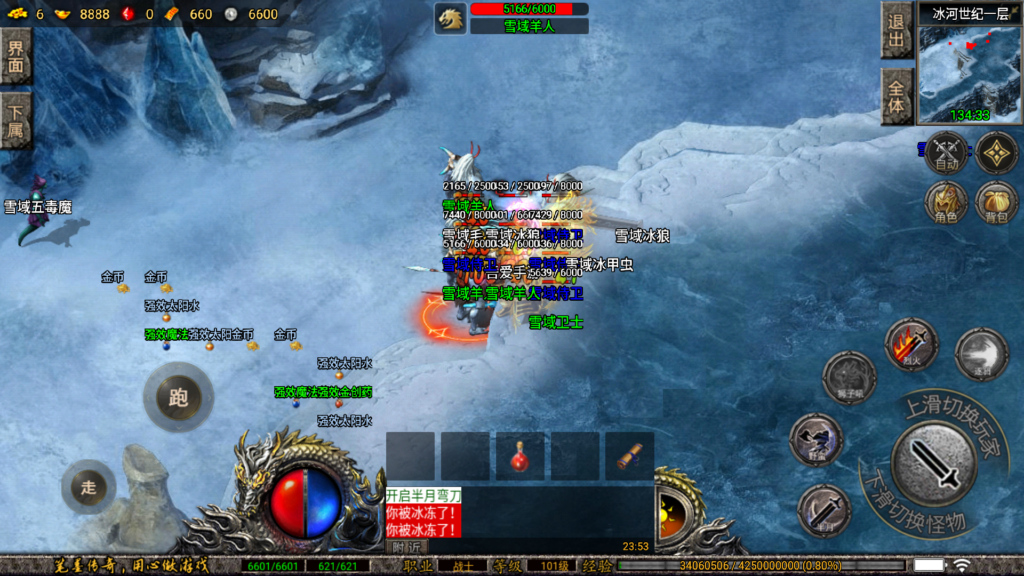The image size is (1024, 576).
Task: Attack with the large sword button
Action: click(x=933, y=464)
